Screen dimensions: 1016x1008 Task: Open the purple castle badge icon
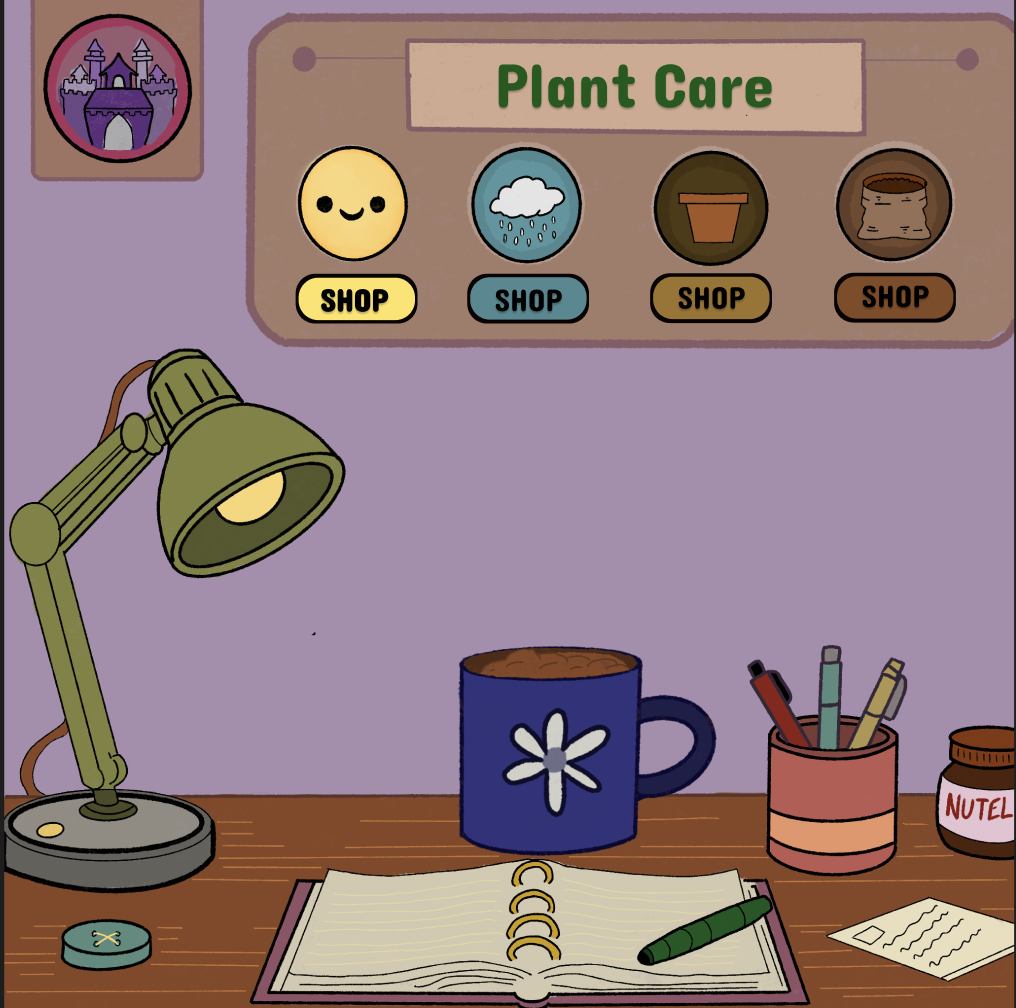pyautogui.click(x=117, y=89)
